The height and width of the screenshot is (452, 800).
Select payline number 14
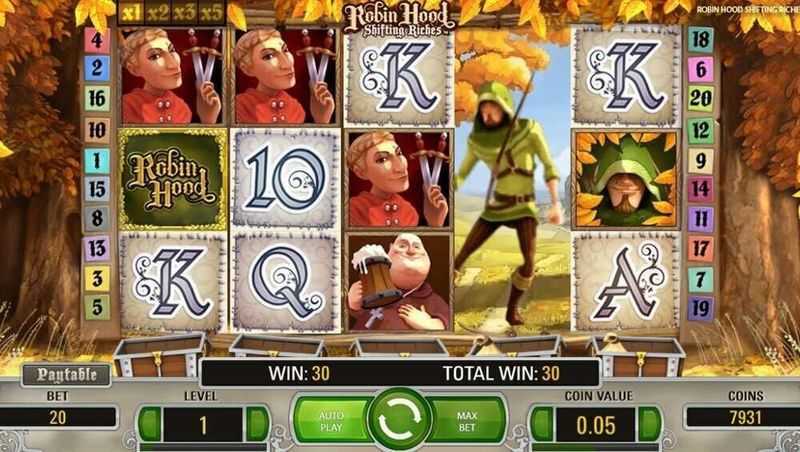click(x=701, y=188)
